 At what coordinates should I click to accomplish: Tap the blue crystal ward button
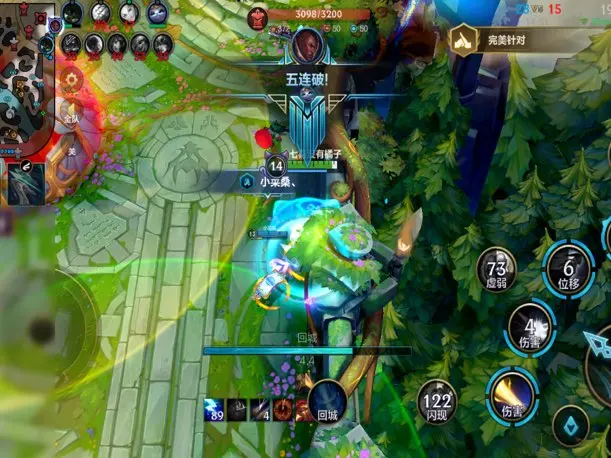[x=570, y=426]
